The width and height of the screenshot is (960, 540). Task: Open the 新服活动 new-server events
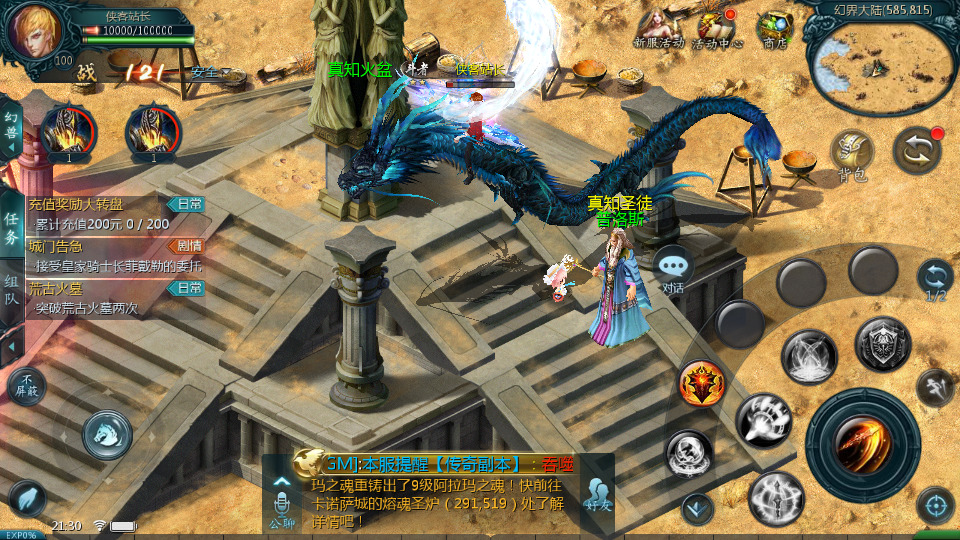pyautogui.click(x=658, y=27)
